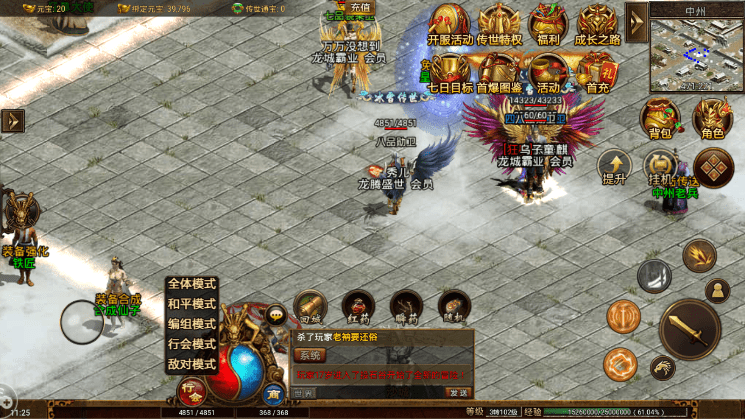Click the 发送 send chat button
Image resolution: width=745 pixels, height=419 pixels.
click(x=458, y=392)
